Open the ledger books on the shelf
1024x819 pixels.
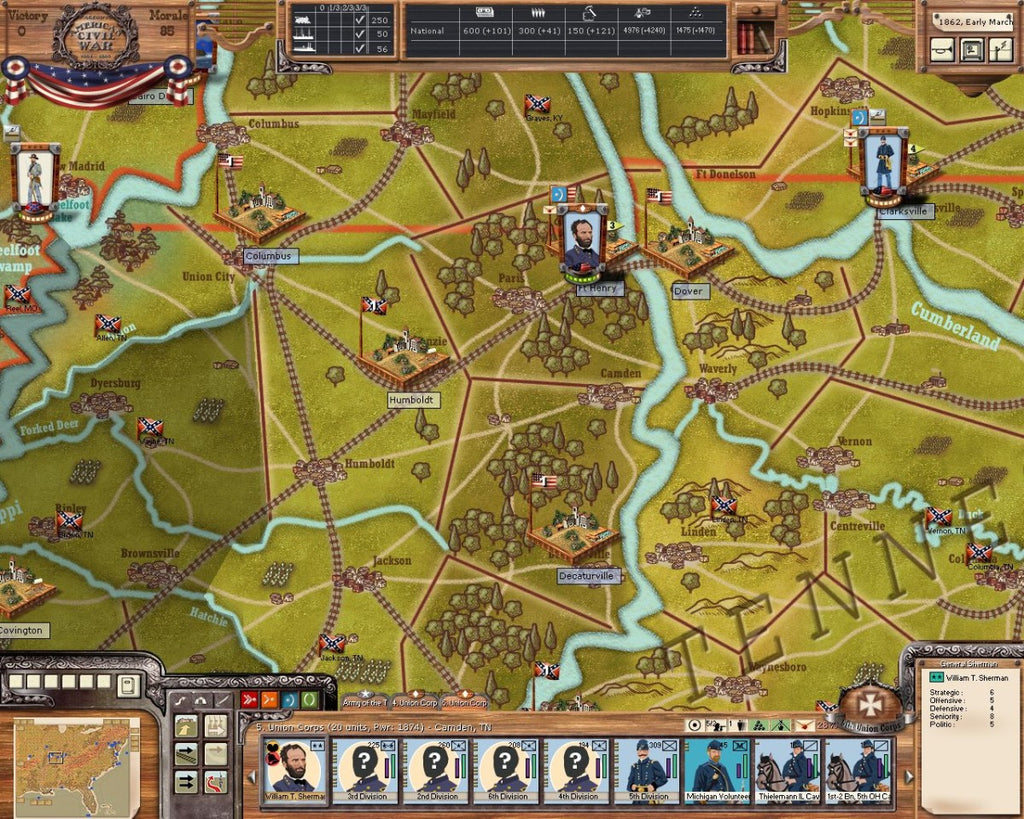pyautogui.click(x=752, y=37)
